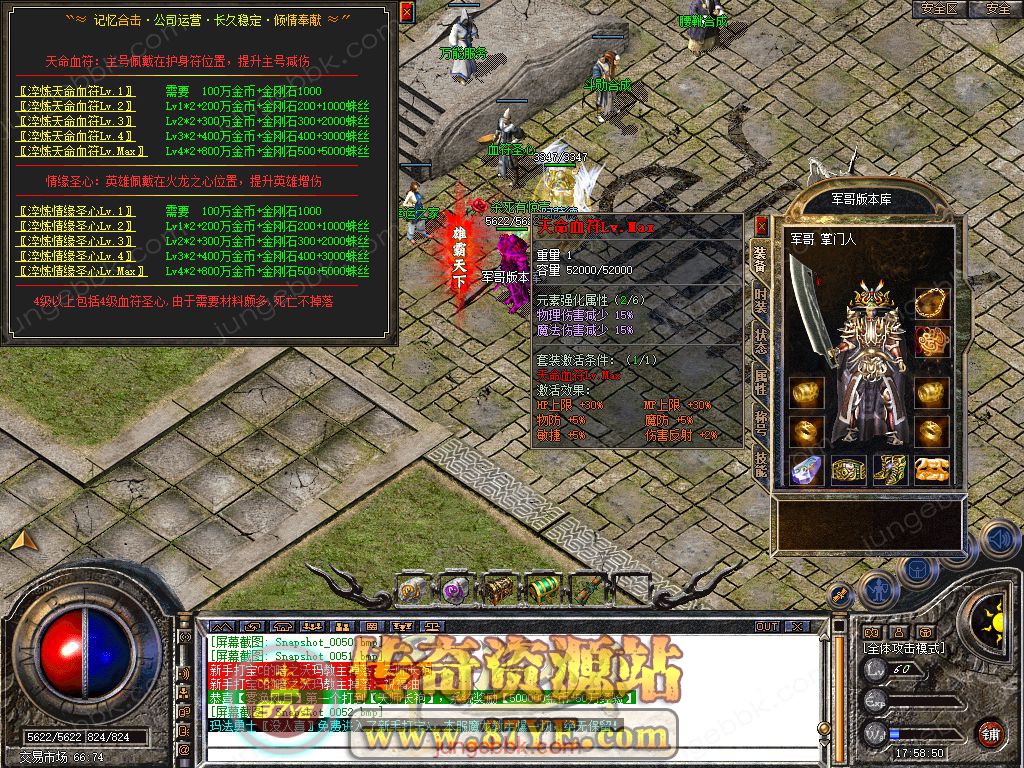
Task: Choose 淬炼天命血符Lv.3 refining link
Action: tap(78, 121)
